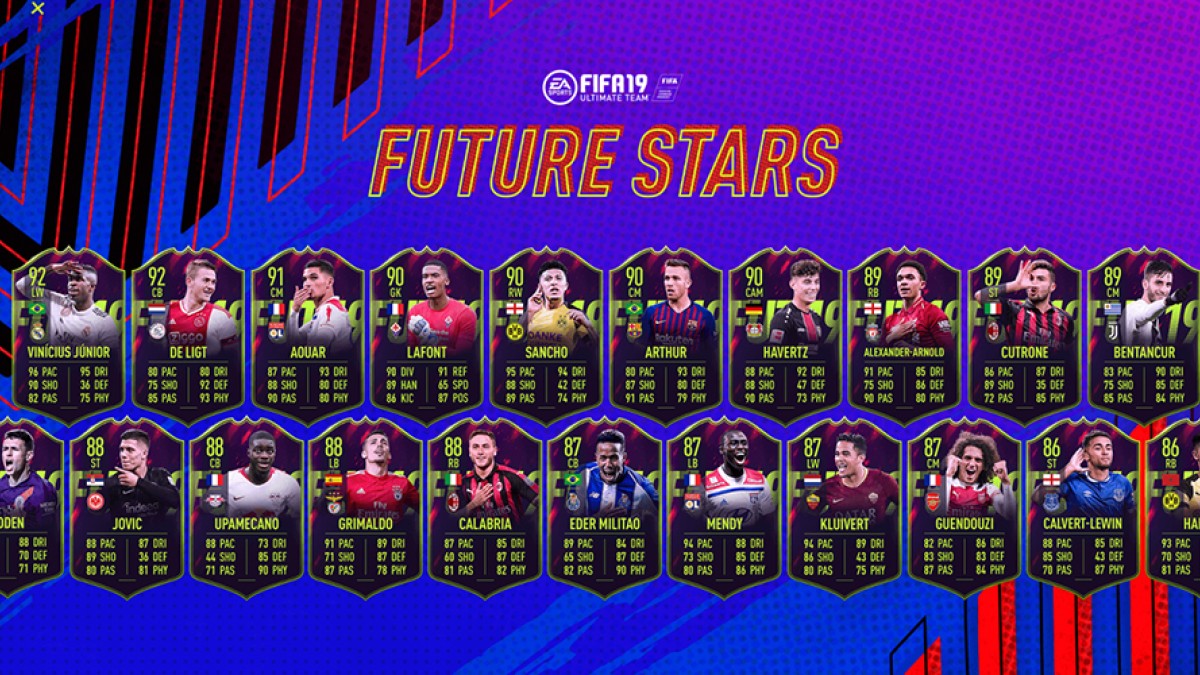Pick the Alexander-Arnold player card

(905, 335)
